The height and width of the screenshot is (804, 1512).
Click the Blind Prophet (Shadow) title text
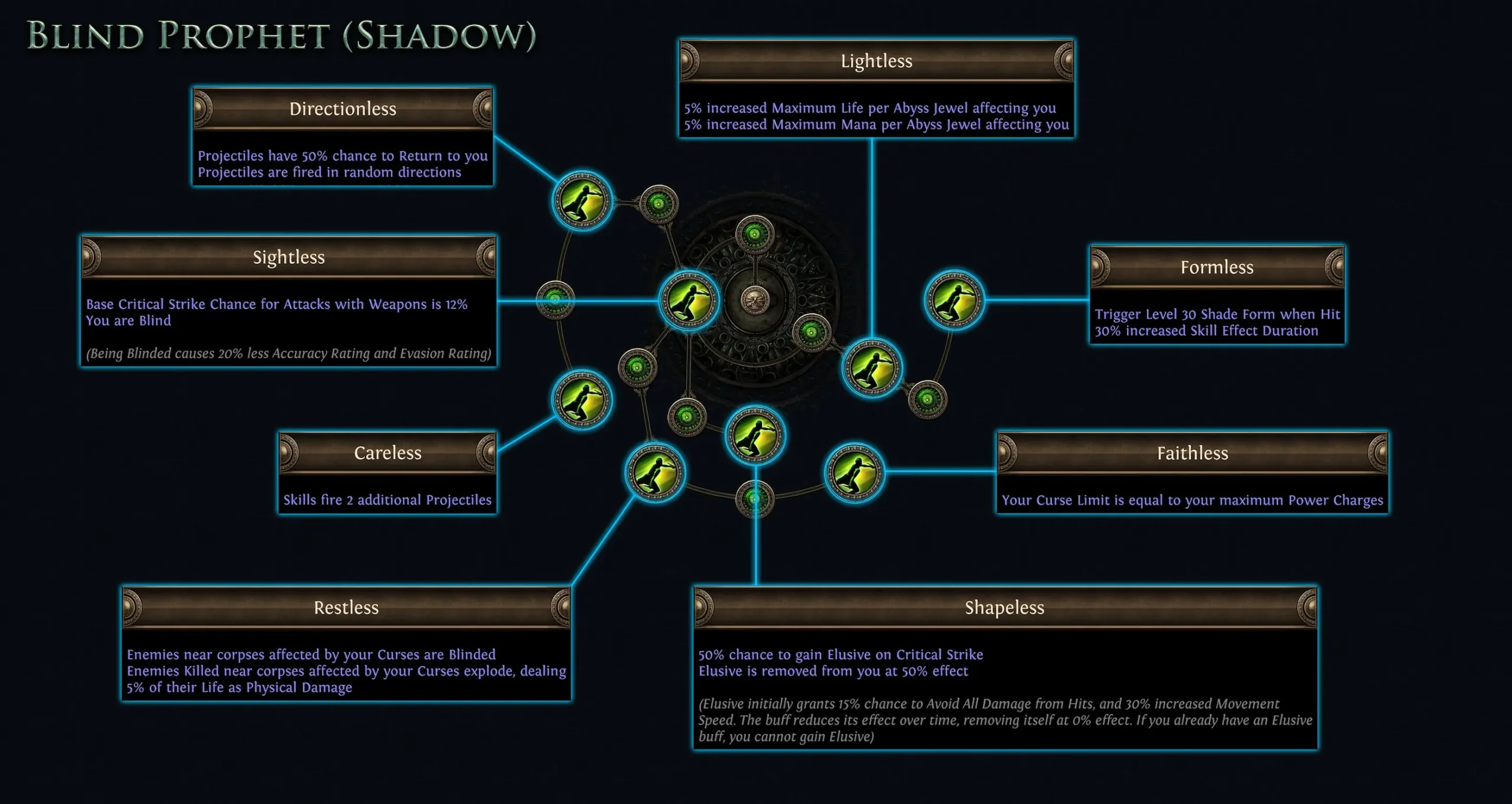coord(281,37)
